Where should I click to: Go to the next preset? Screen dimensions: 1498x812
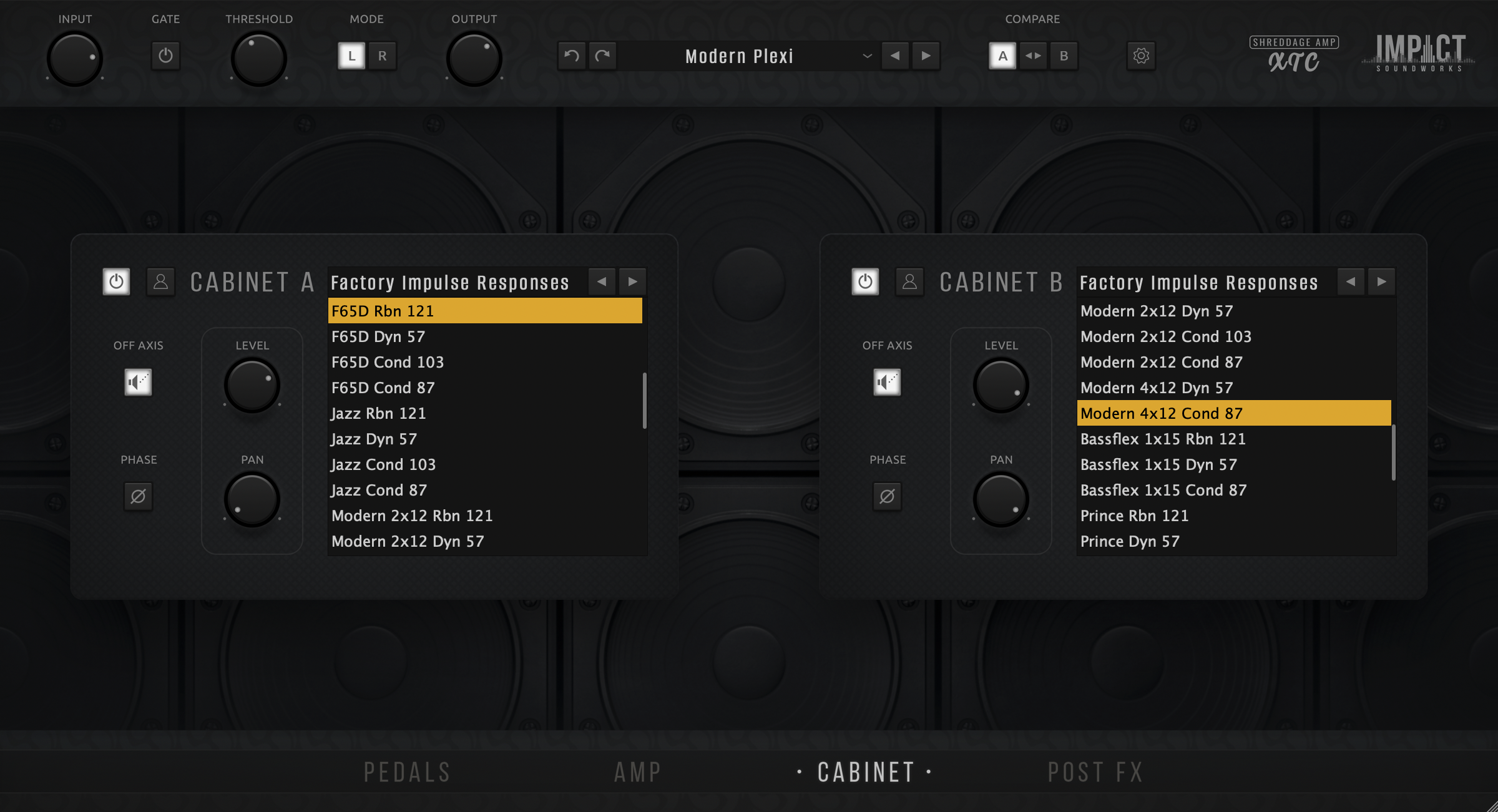926,56
